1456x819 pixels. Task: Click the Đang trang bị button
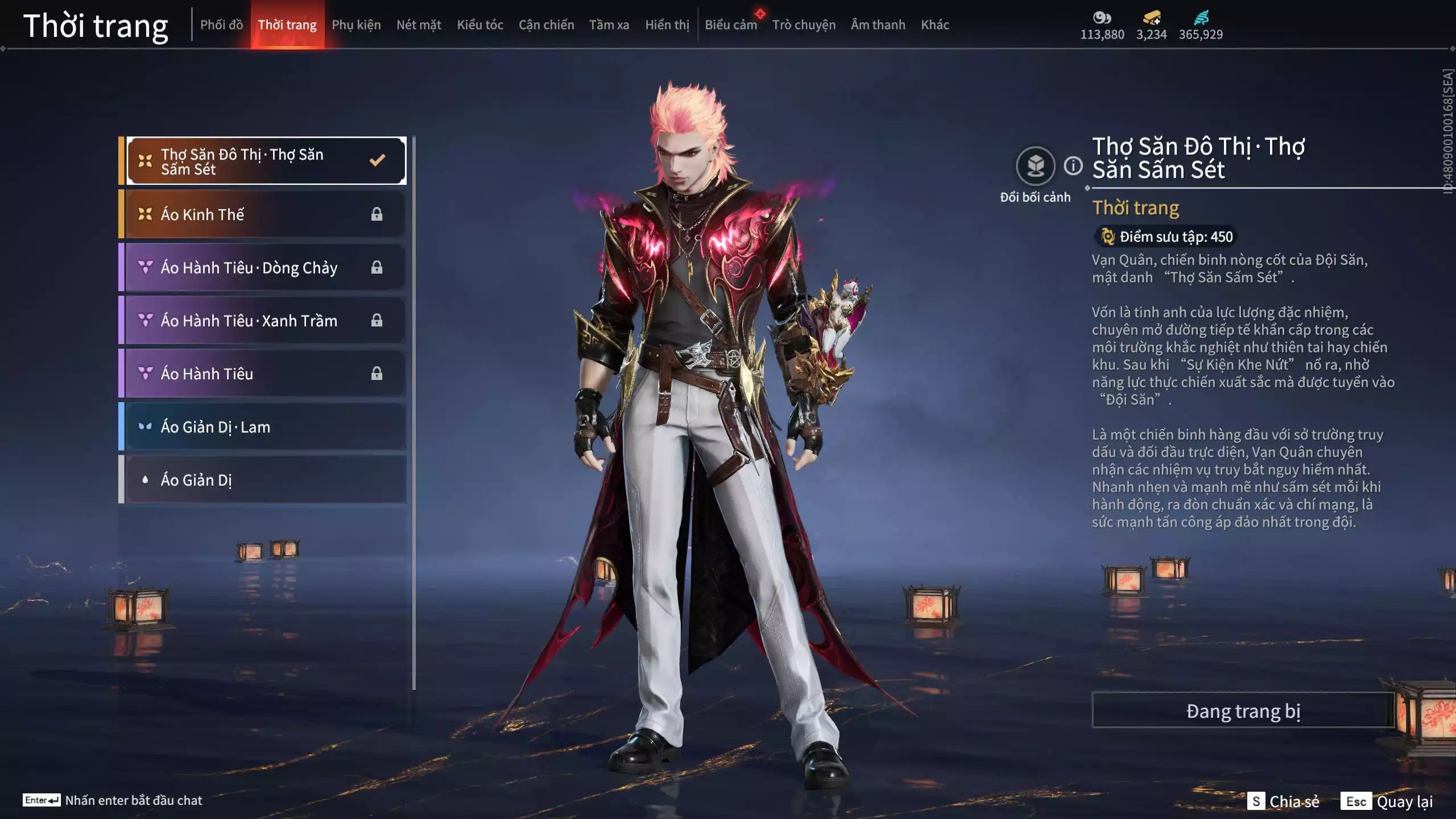click(1243, 711)
